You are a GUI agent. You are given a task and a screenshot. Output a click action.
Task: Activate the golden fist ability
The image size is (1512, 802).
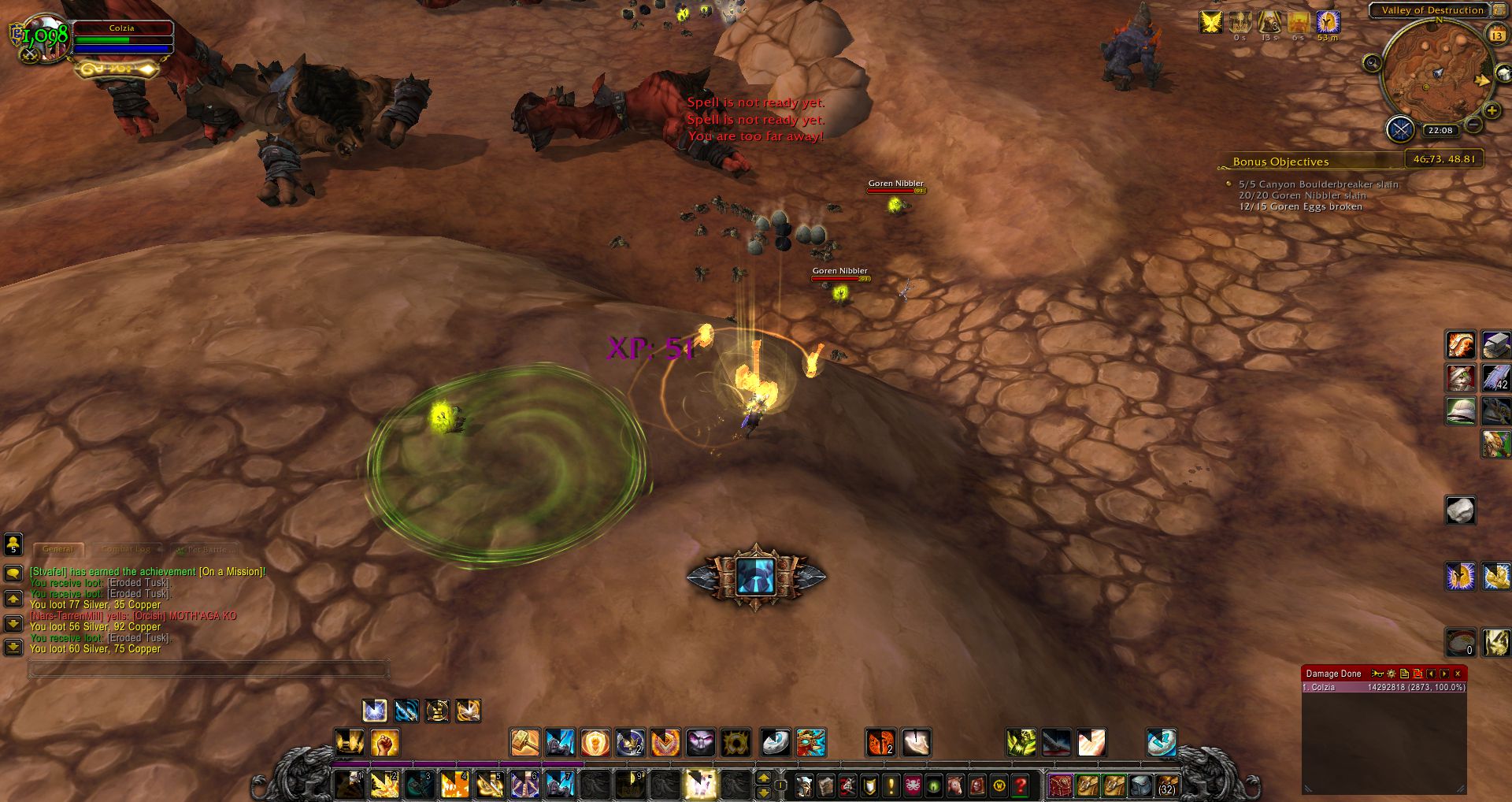tap(384, 742)
